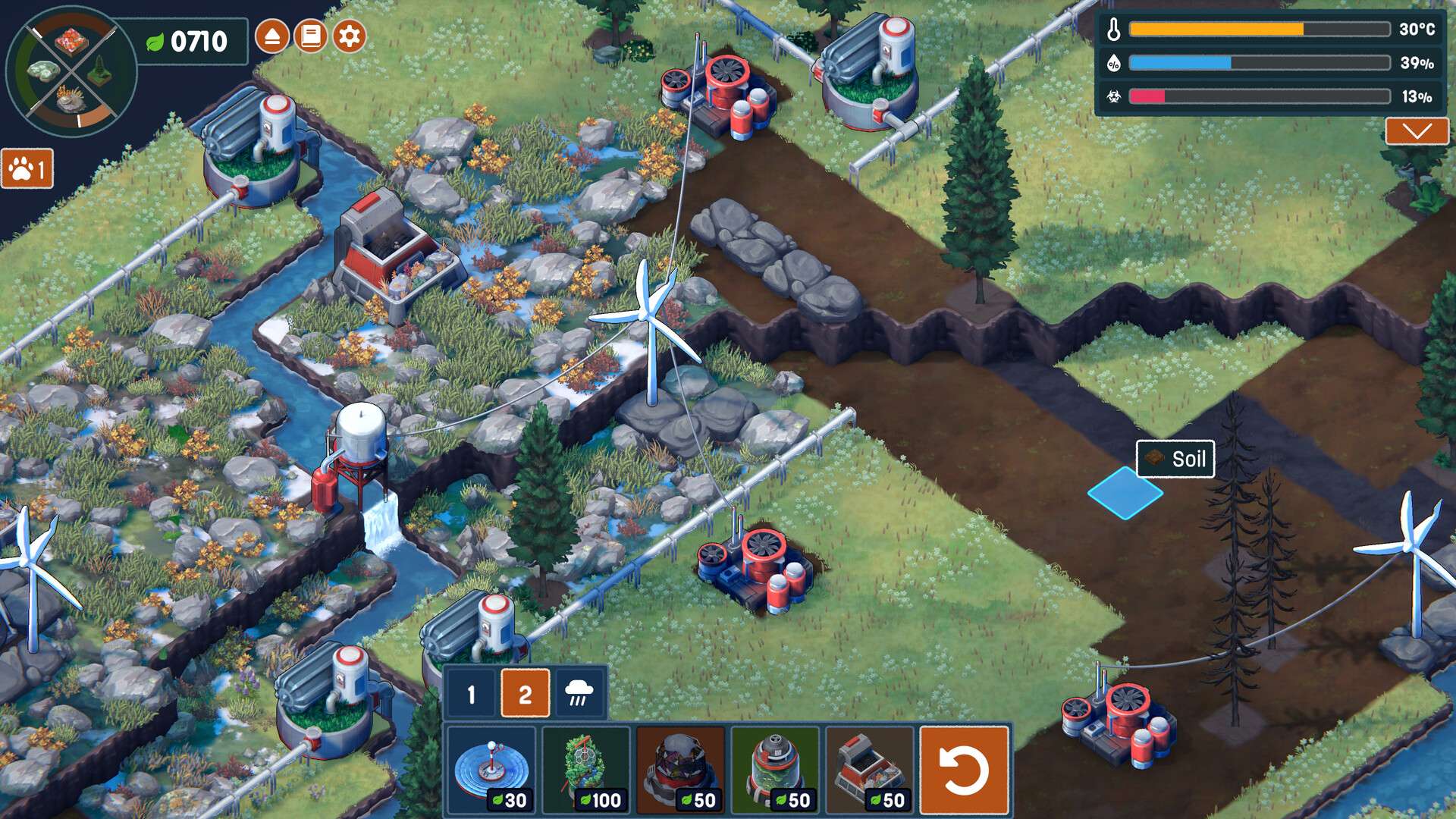Select the flower meadow biome in the wheel
The image size is (1456, 819).
point(71,41)
